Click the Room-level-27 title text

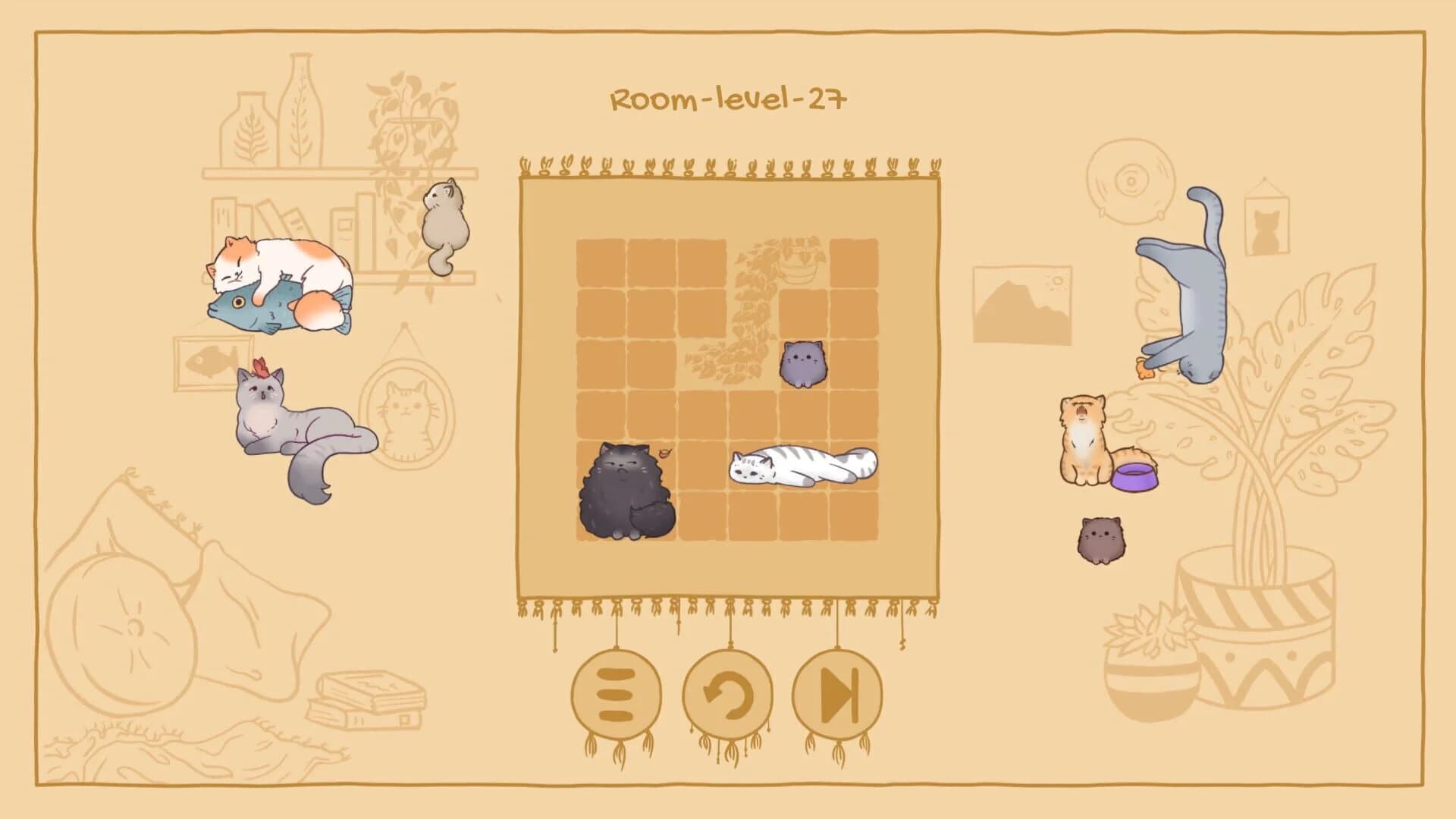726,97
